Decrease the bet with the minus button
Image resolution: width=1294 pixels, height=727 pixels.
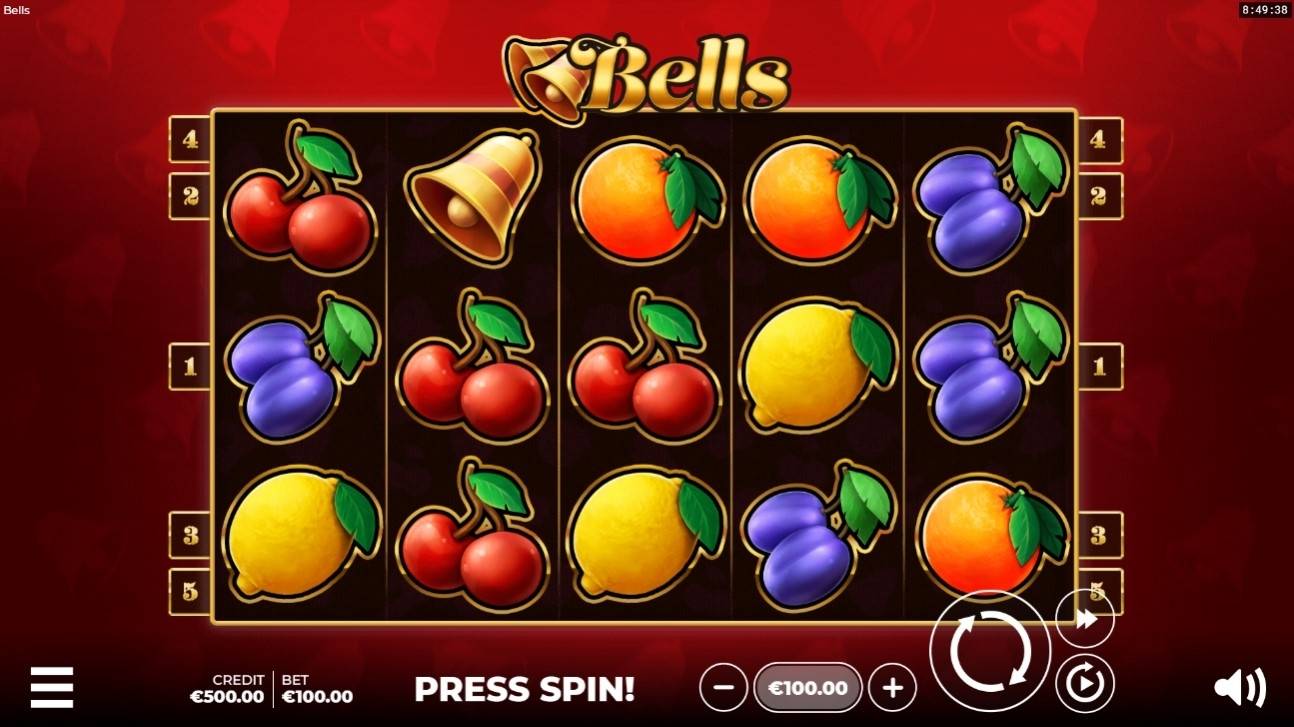(722, 688)
